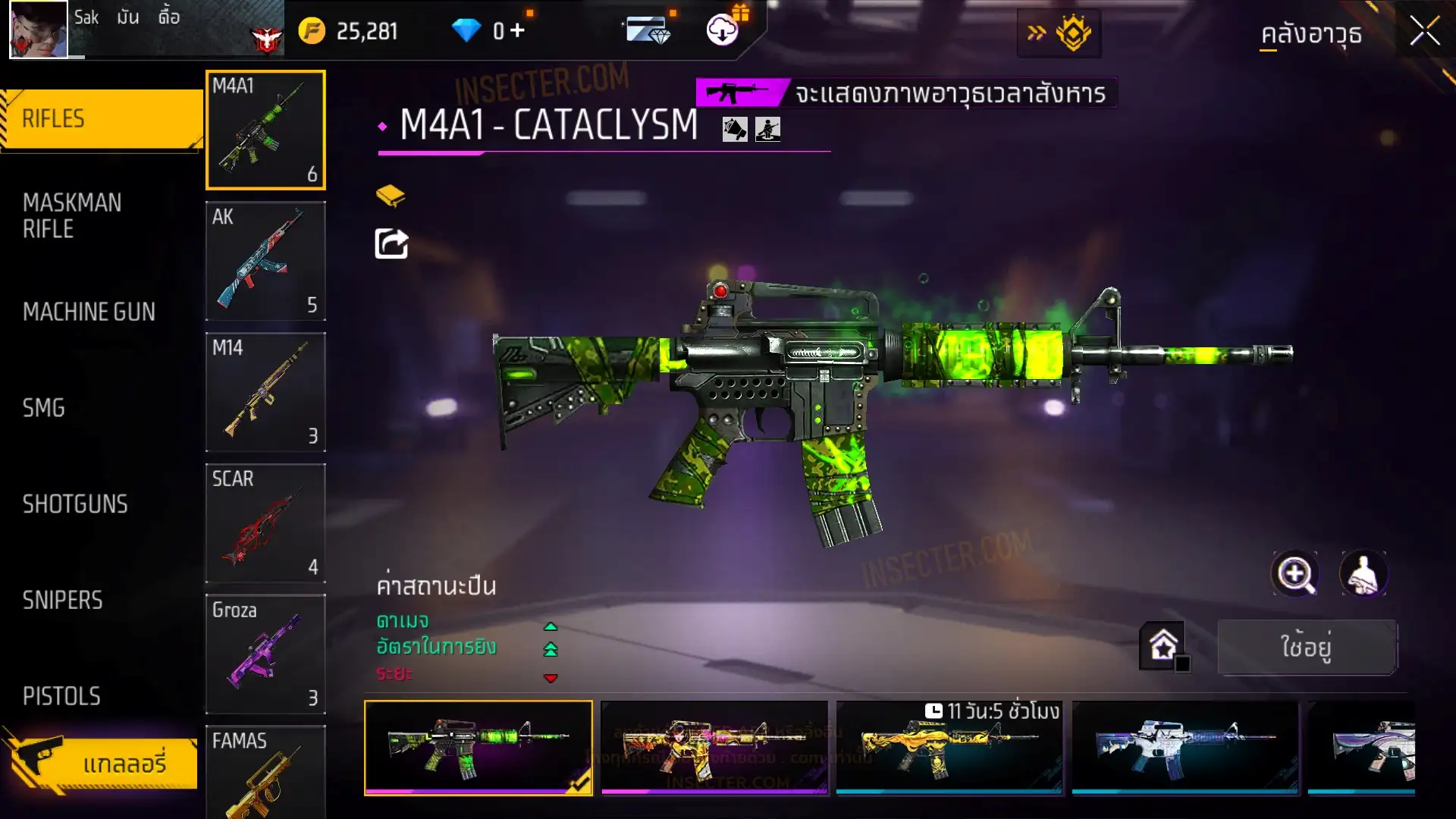
Task: Choose the SNIPERS category
Action: (x=62, y=601)
